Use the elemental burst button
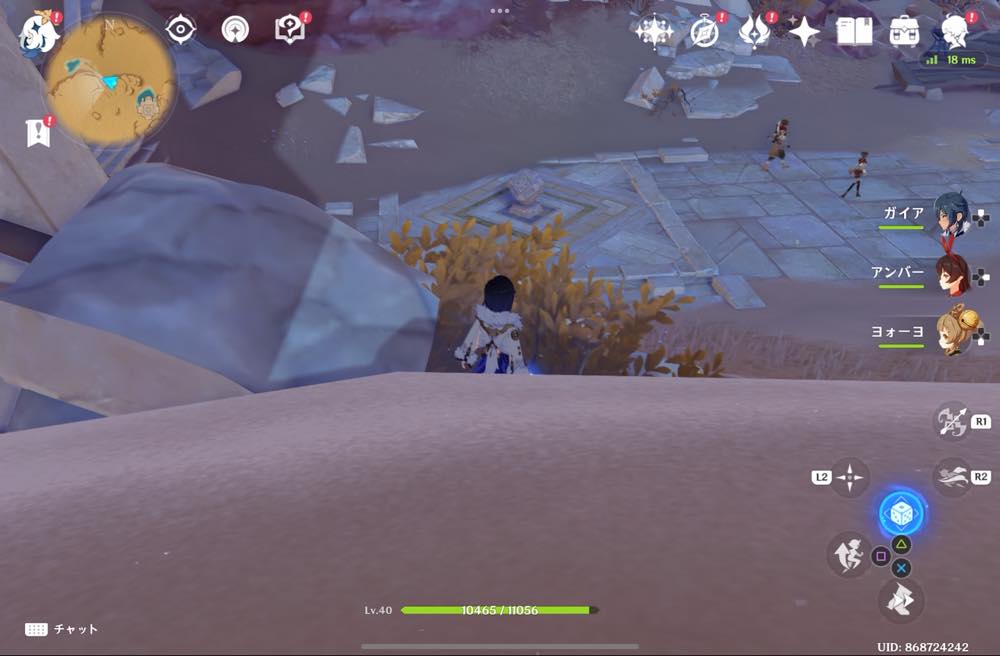Viewport: 1000px width, 656px height. click(901, 599)
